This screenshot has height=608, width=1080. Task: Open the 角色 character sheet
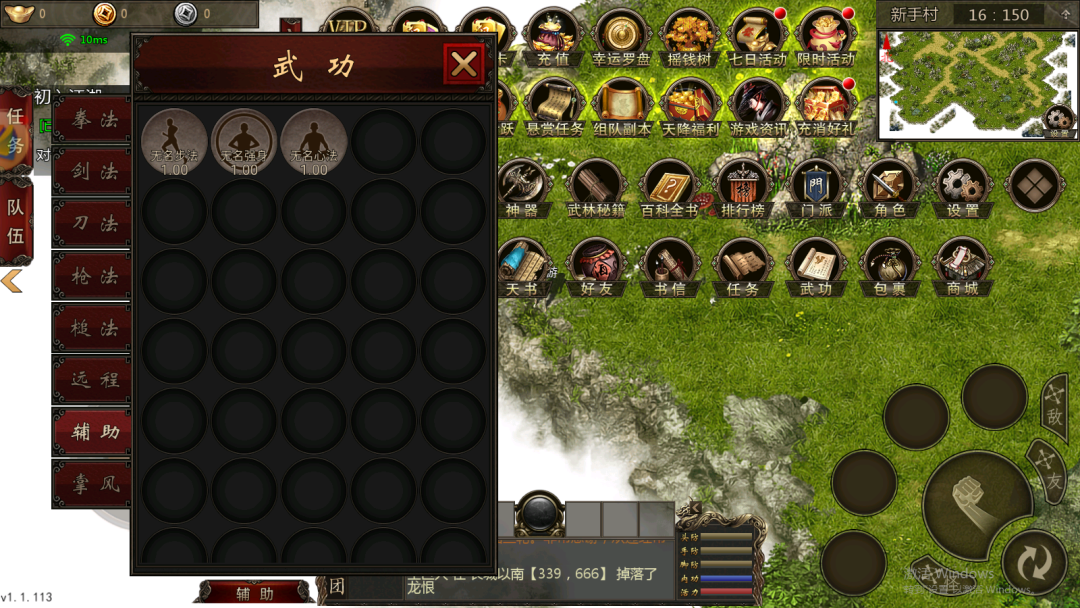(889, 187)
